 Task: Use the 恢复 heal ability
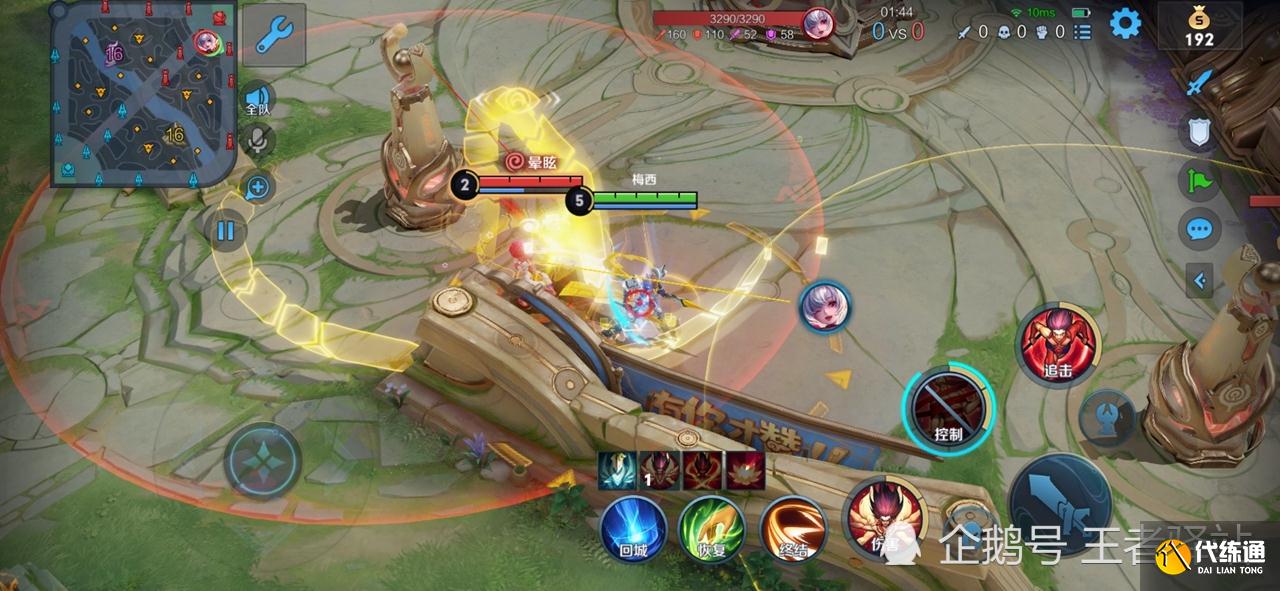[712, 528]
